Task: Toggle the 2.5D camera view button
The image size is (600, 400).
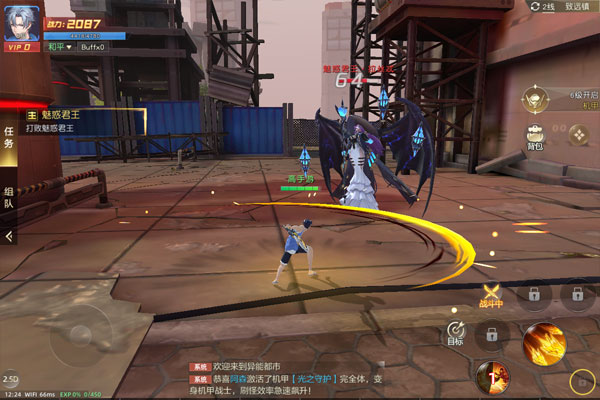Action: coord(10,379)
